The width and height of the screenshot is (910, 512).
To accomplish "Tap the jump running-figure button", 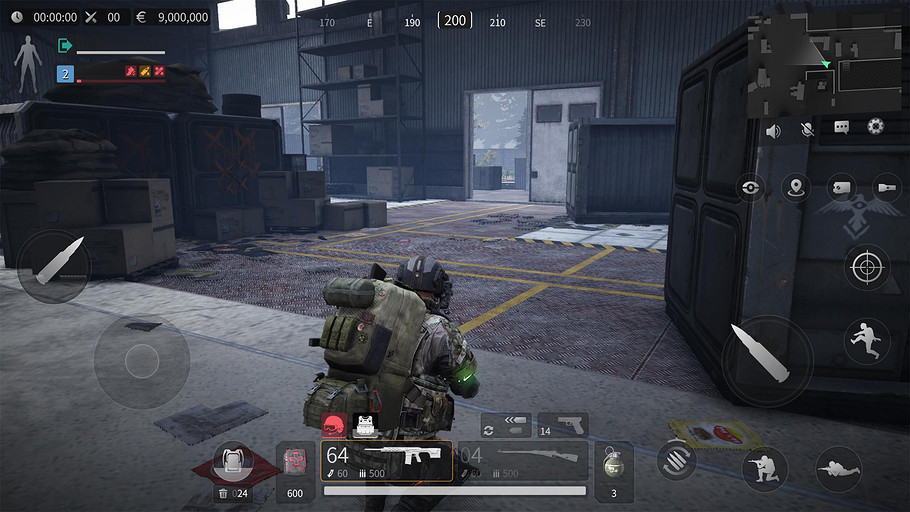I will tap(866, 340).
